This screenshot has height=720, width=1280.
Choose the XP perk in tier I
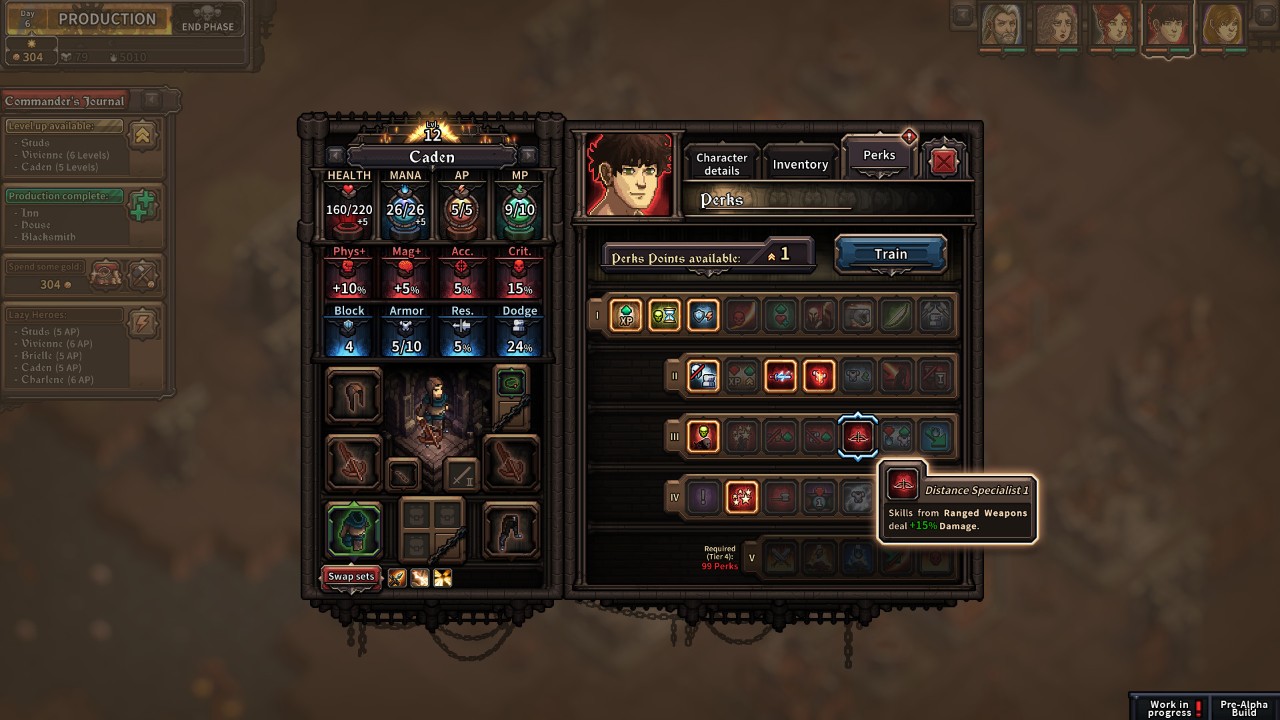tap(626, 316)
